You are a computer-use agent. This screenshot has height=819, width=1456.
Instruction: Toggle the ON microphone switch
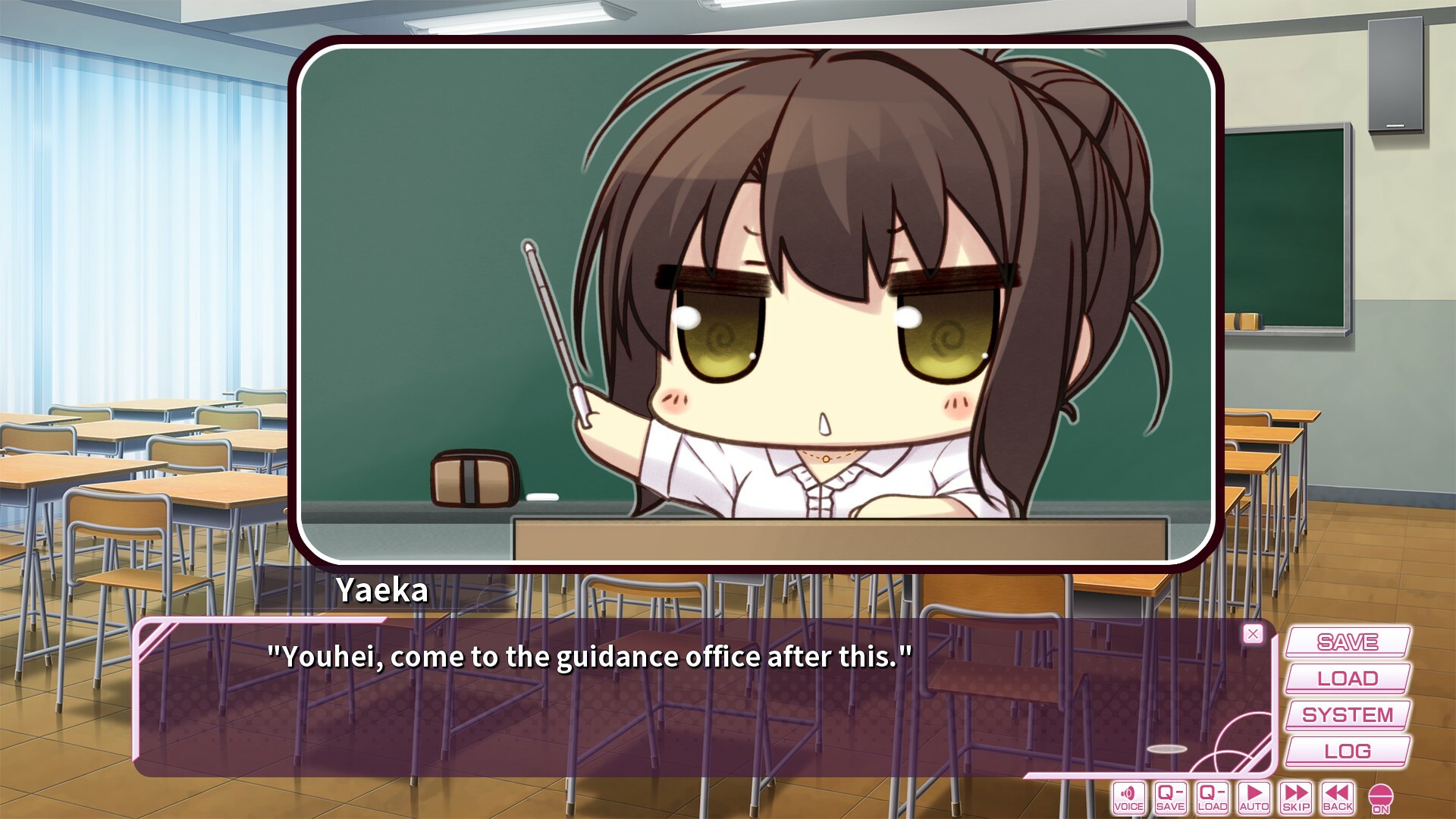pyautogui.click(x=1382, y=795)
